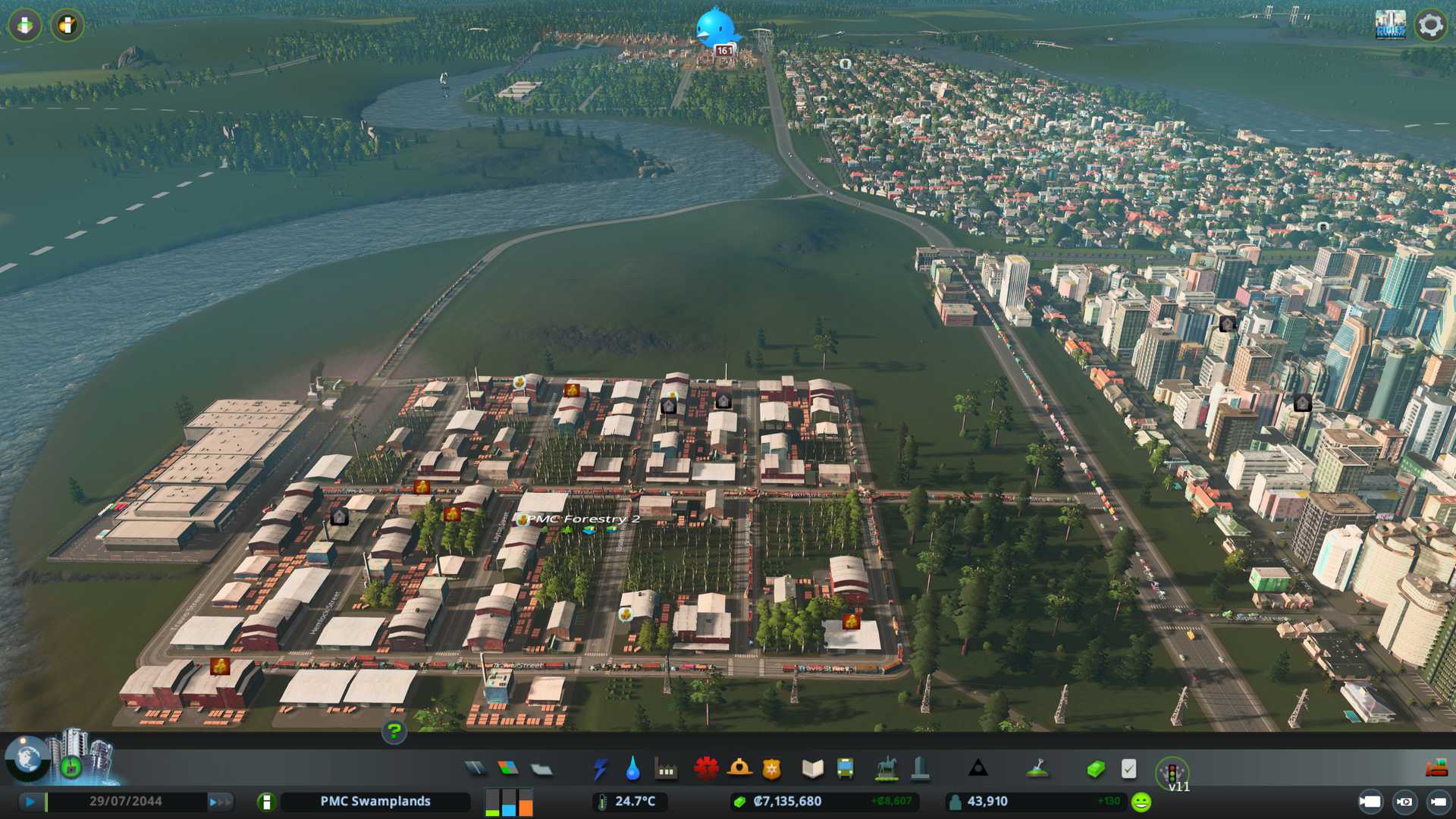Viewport: 1456px width, 819px height.
Task: Toggle the play/pause simulation button
Action: (30, 802)
